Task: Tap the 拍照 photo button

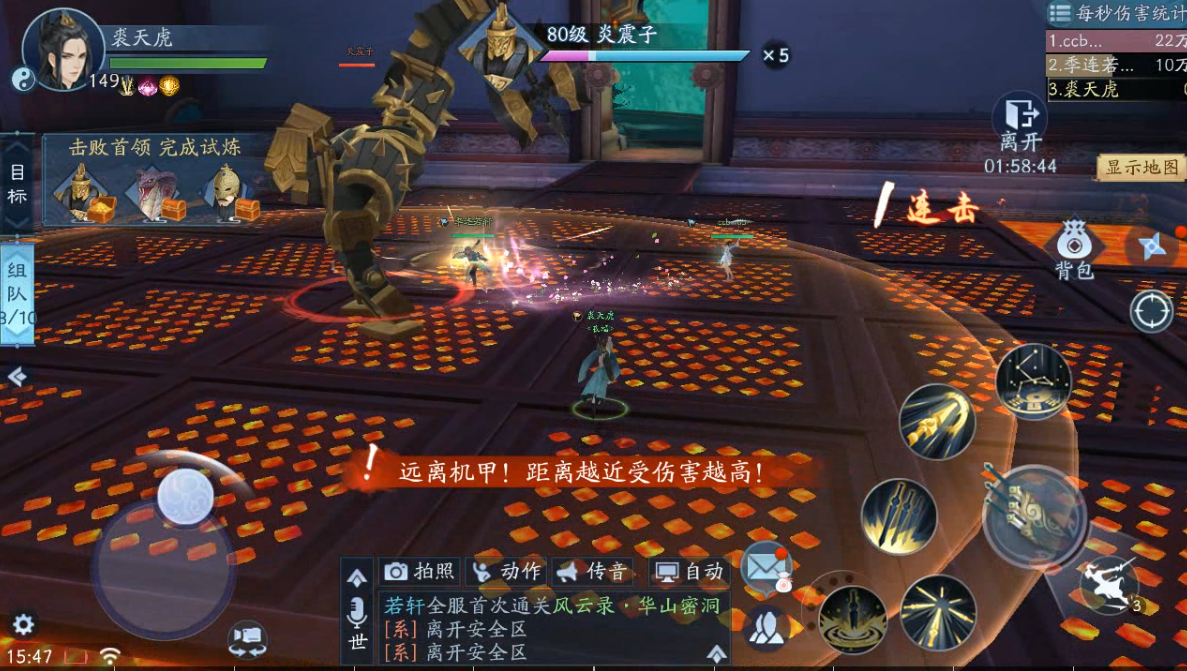Action: (419, 571)
